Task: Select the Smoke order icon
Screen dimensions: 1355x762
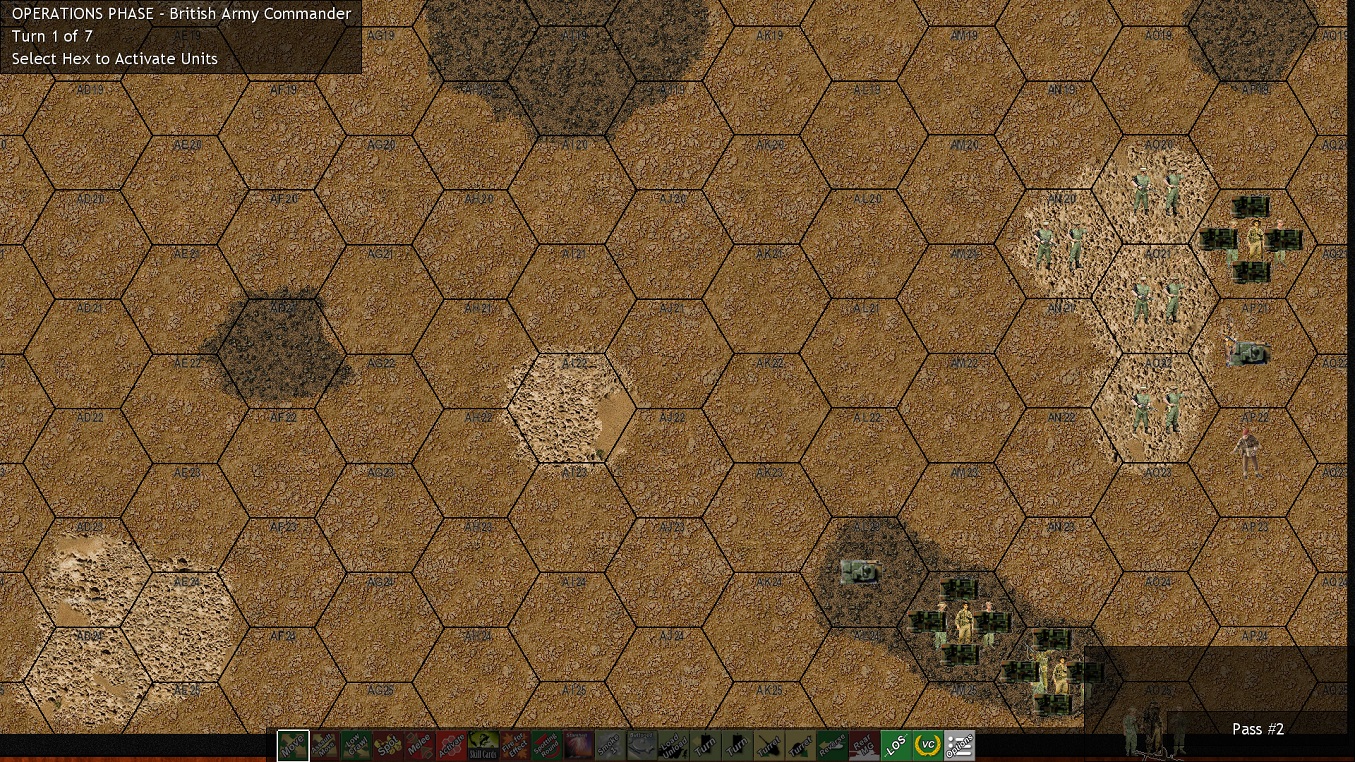Action: [x=610, y=745]
